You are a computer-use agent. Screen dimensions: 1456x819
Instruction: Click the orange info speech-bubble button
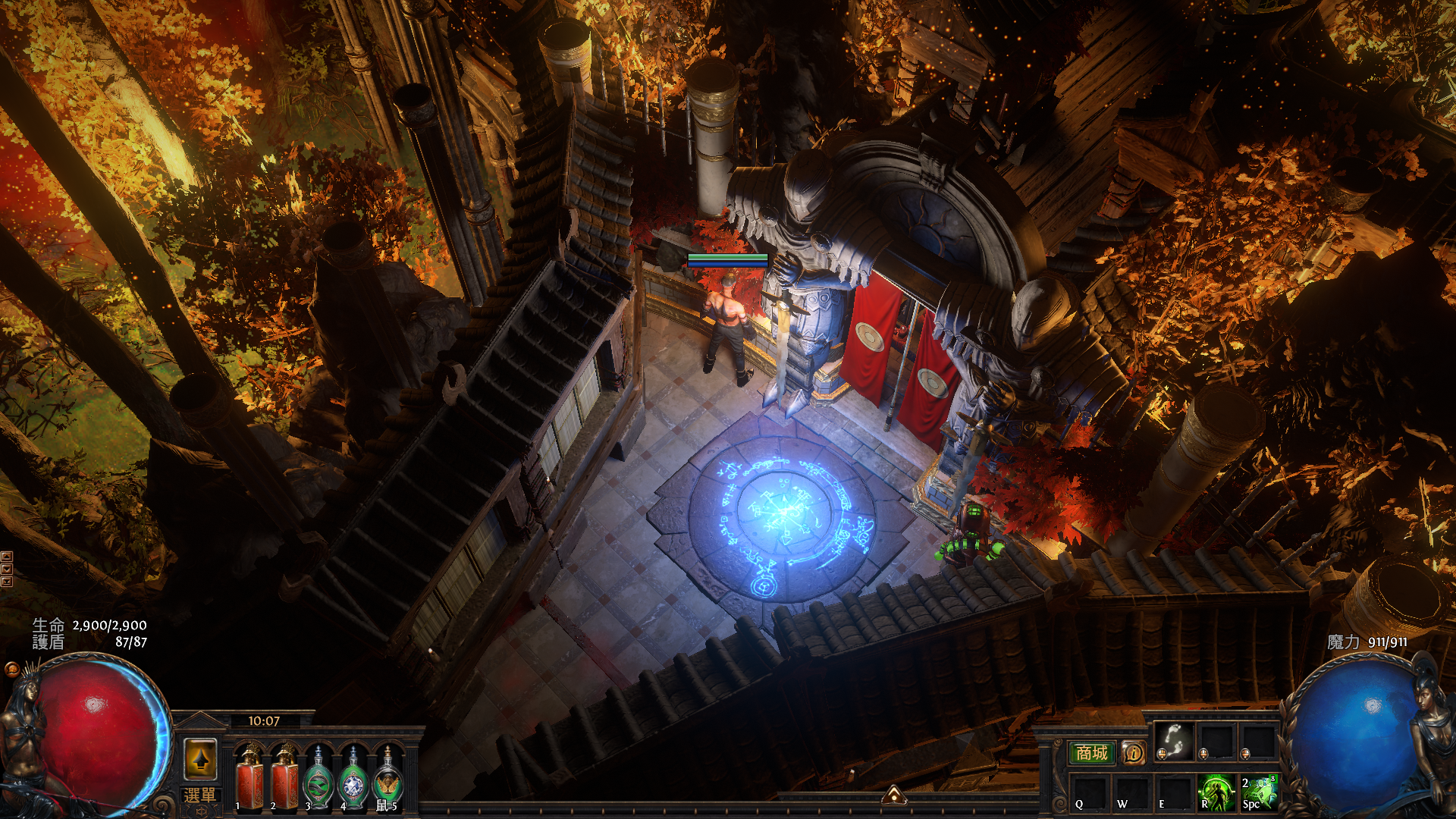pos(1133,752)
